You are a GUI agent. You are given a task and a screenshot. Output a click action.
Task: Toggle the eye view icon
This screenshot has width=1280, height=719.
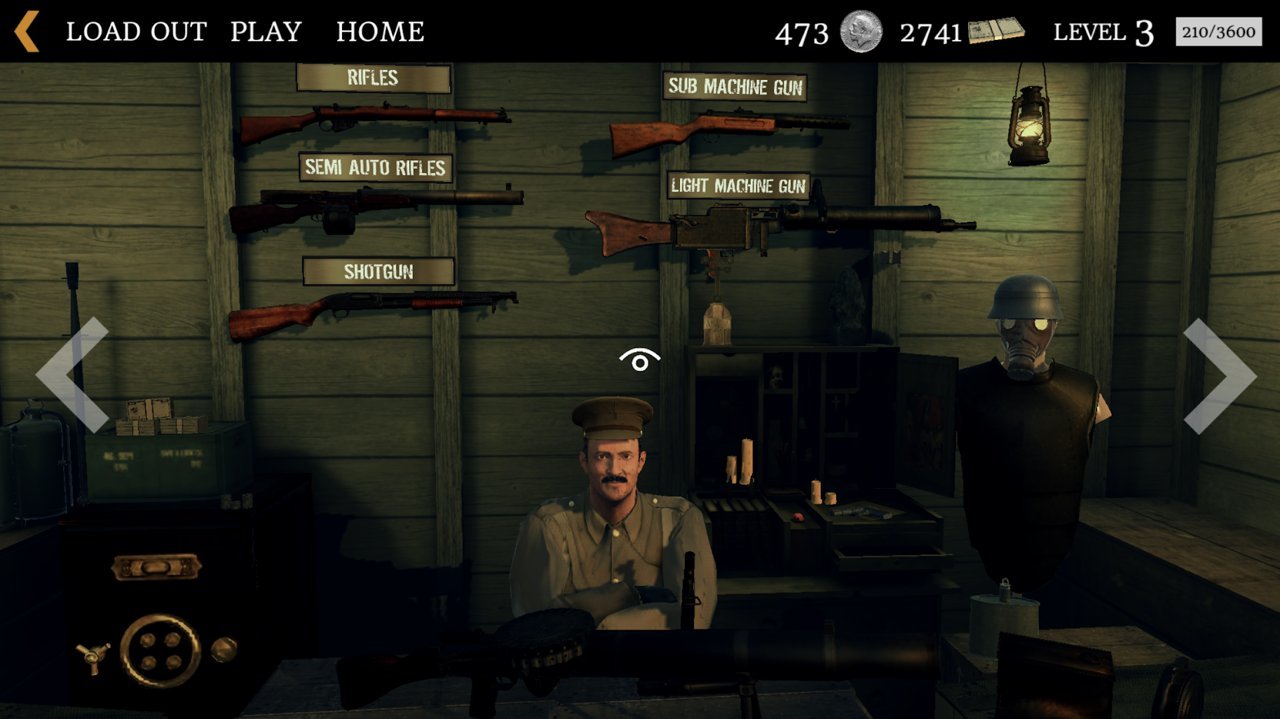639,360
